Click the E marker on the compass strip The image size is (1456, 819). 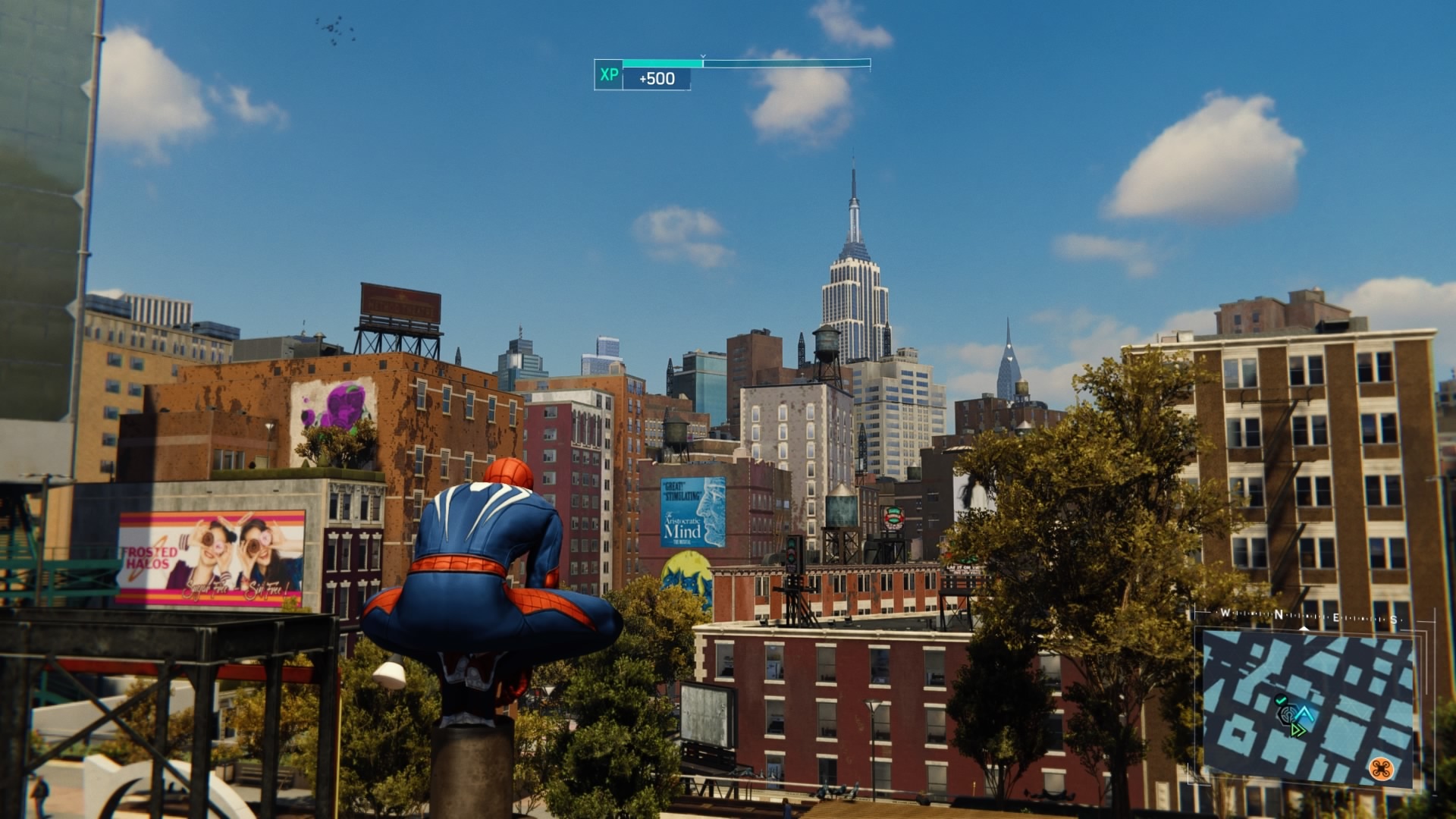pyautogui.click(x=1335, y=617)
